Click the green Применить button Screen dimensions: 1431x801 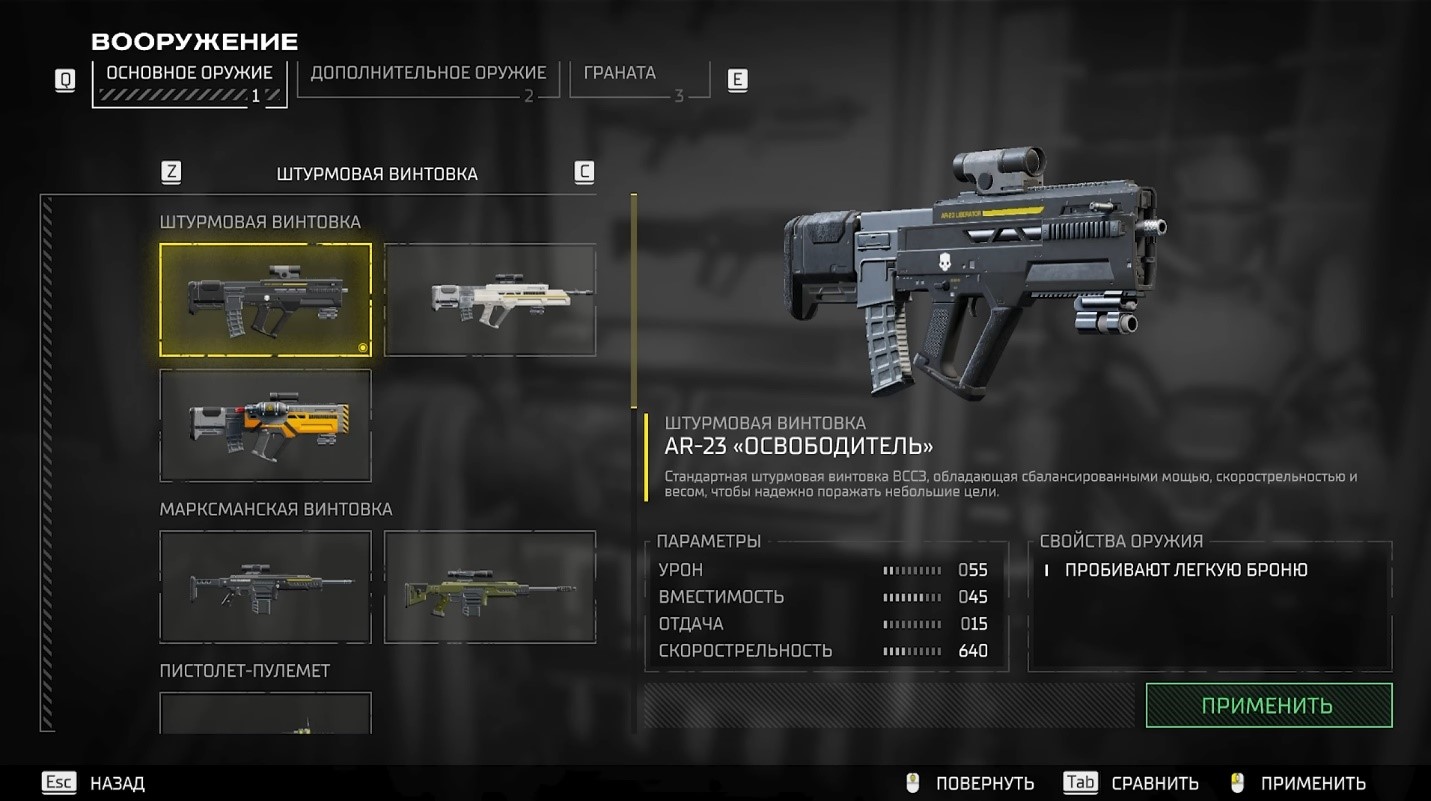[1268, 705]
